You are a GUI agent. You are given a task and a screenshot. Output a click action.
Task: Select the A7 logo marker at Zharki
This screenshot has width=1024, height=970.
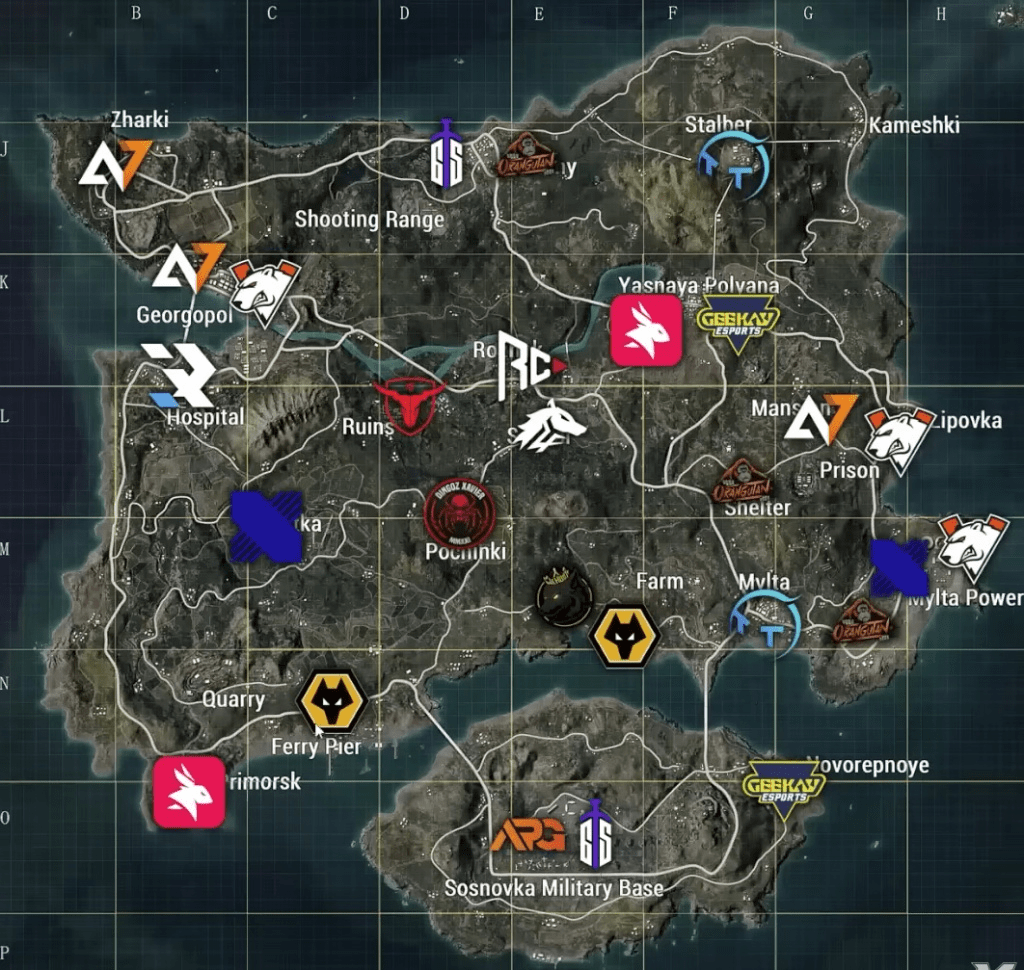coord(116,164)
